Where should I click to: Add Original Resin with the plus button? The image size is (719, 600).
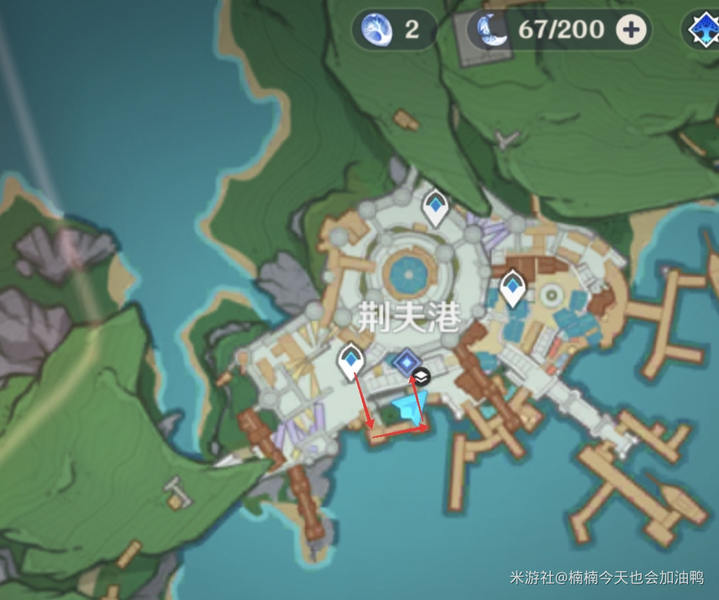click(631, 30)
